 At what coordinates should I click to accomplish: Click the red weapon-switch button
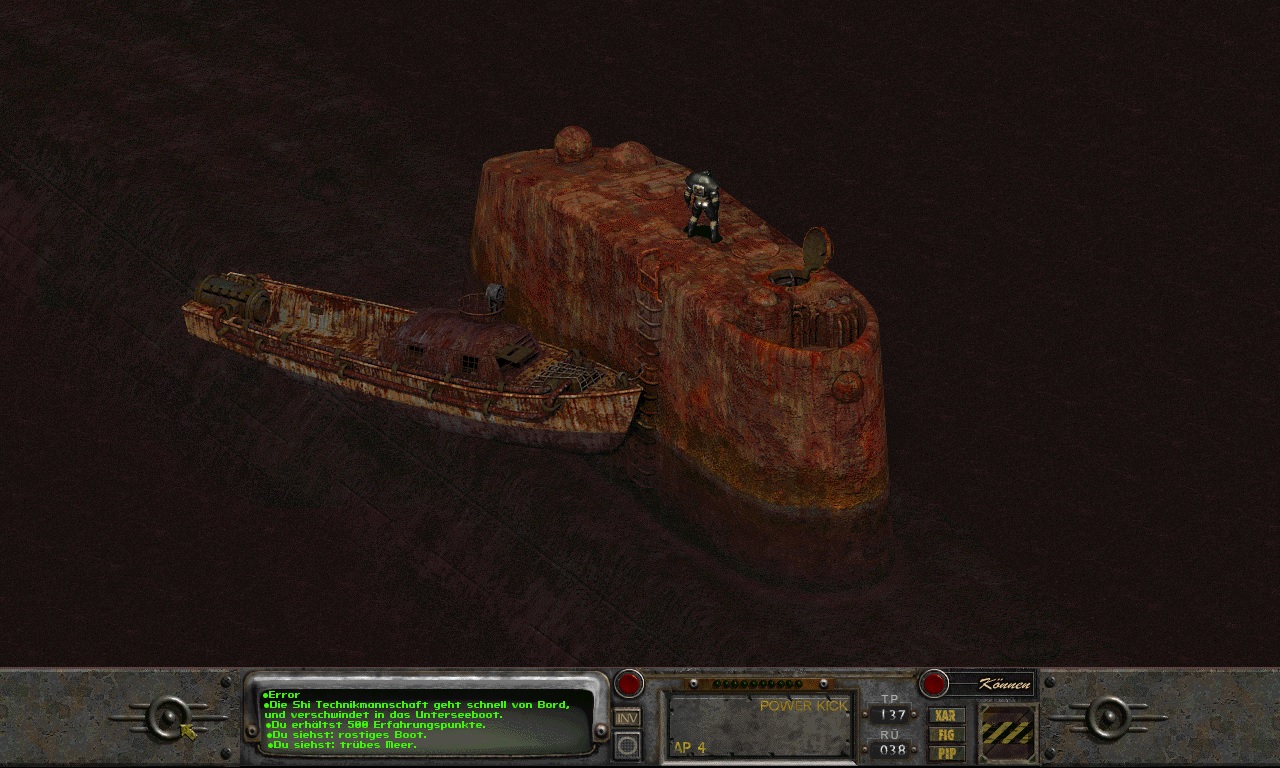[x=628, y=683]
